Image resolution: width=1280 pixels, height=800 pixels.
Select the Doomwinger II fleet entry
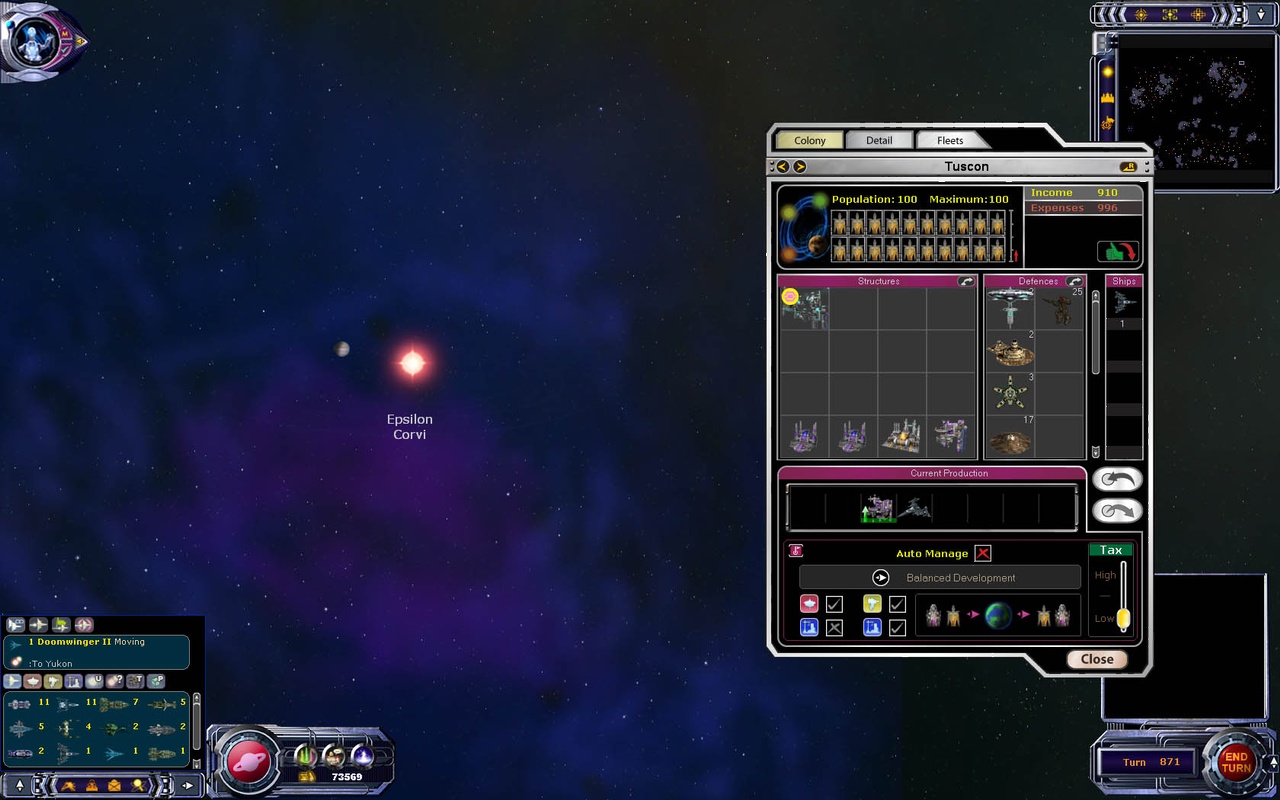click(x=96, y=651)
